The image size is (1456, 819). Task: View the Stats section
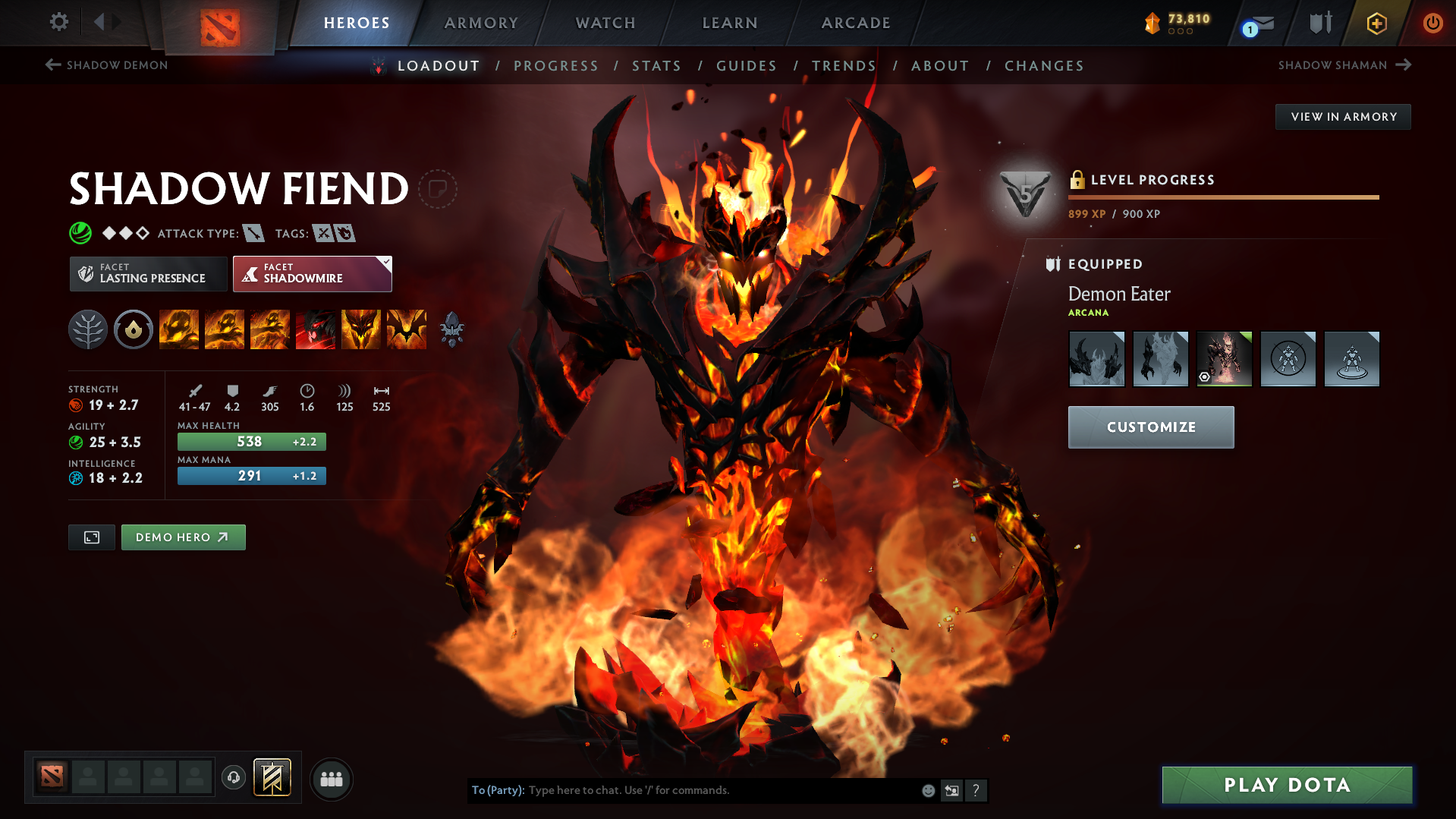656,66
